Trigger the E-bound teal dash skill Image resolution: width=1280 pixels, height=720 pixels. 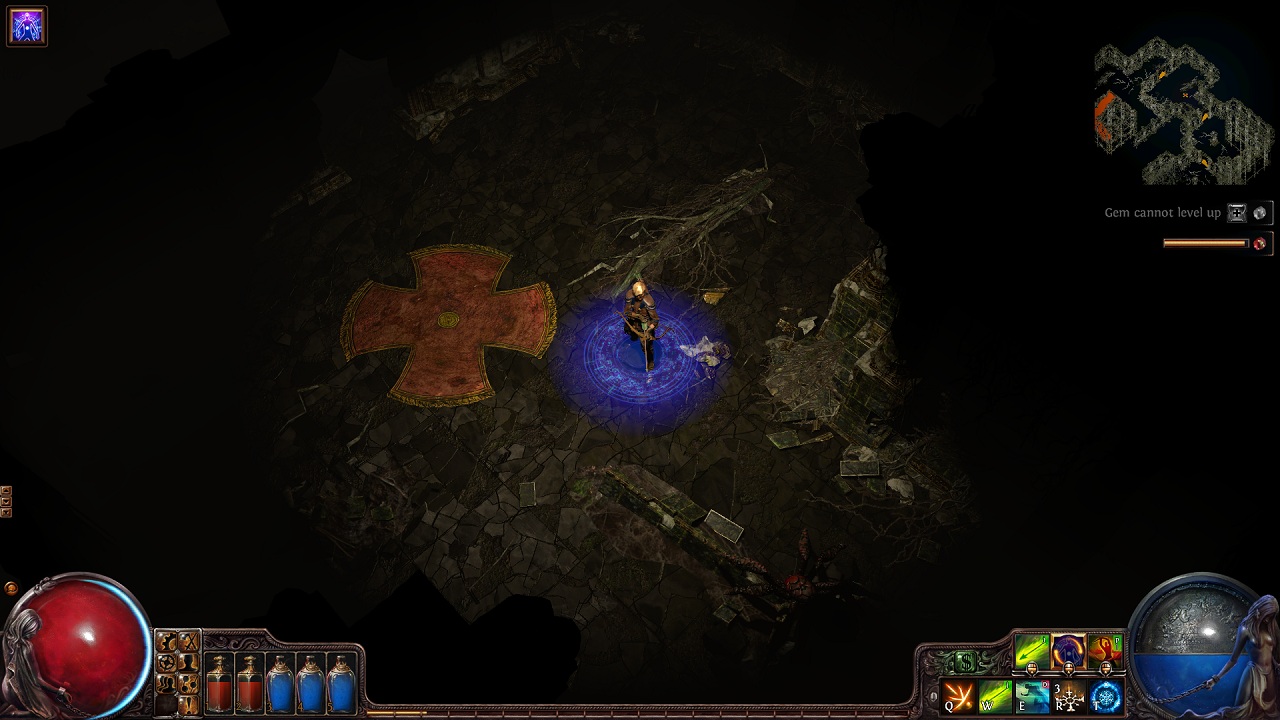1032,696
